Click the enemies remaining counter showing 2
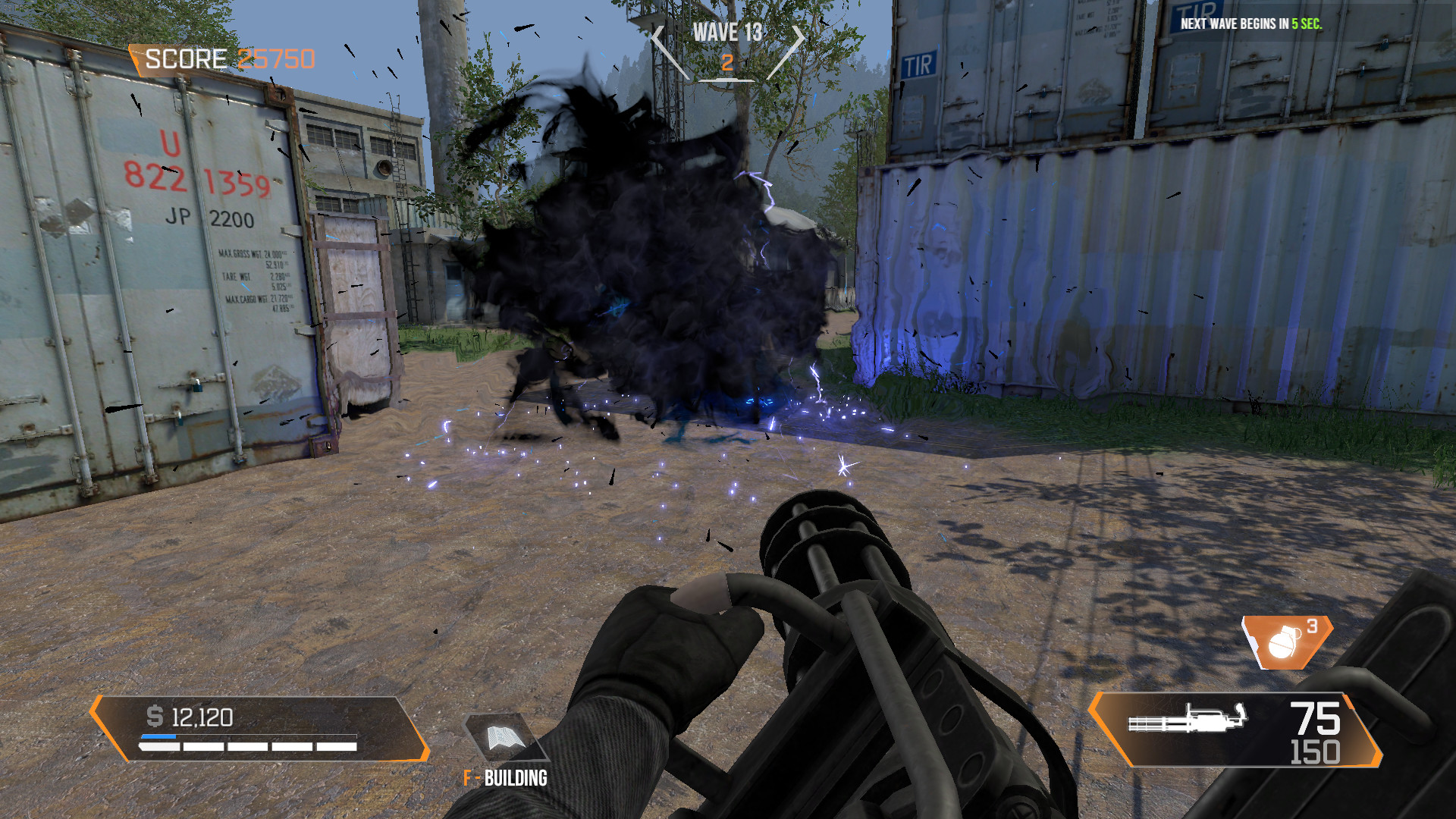The height and width of the screenshot is (819, 1456). 729,63
